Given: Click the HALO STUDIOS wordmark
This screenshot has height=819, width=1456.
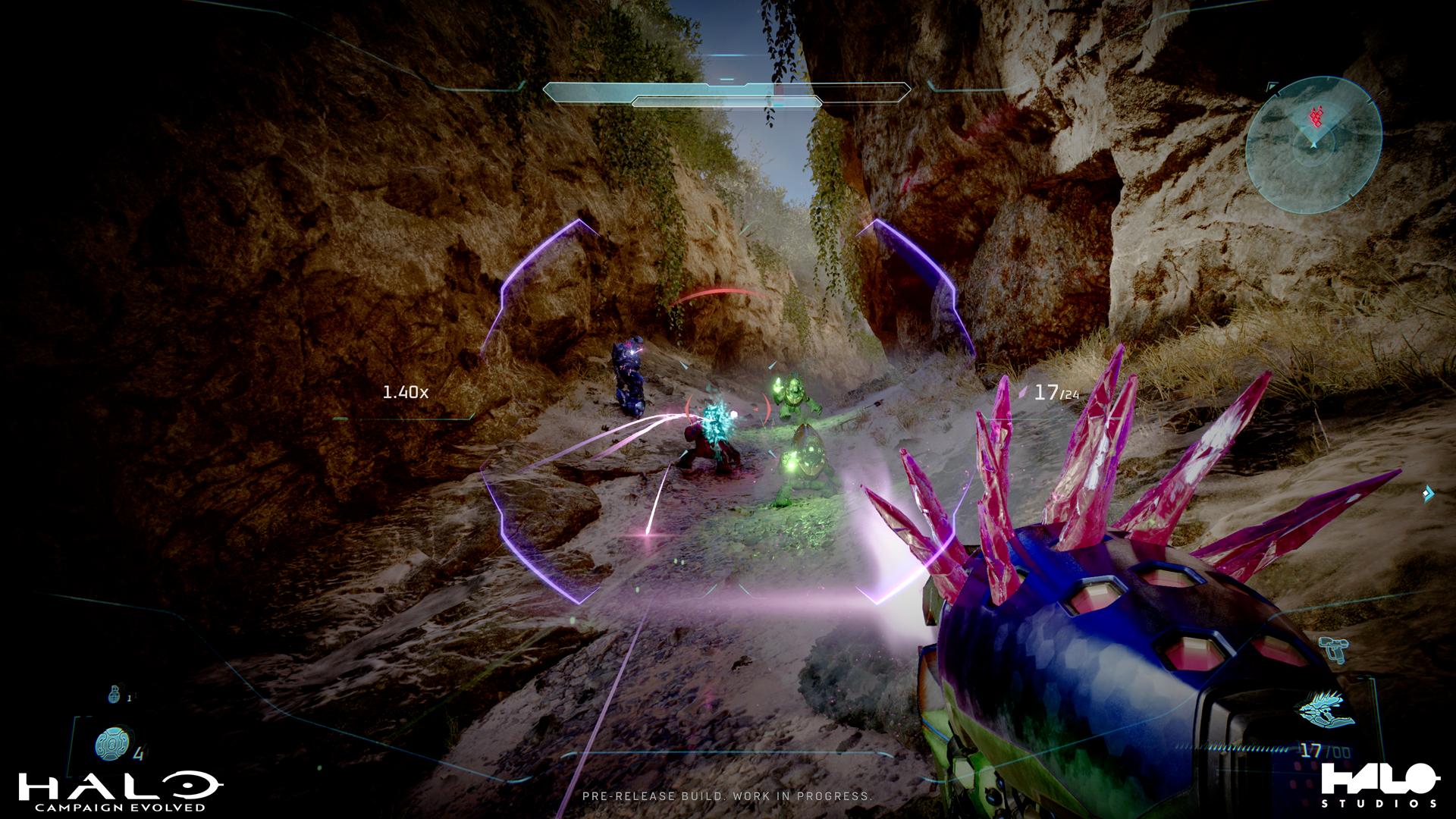Looking at the screenshot, I should (1379, 781).
